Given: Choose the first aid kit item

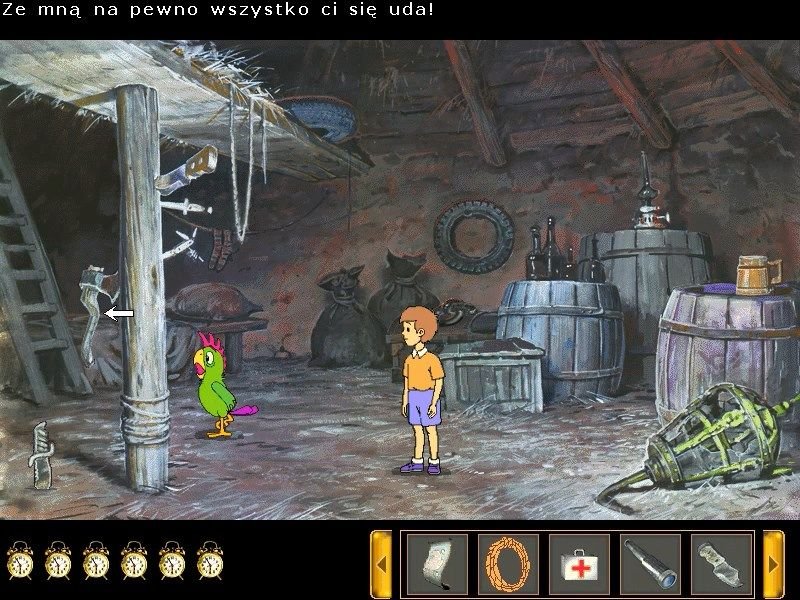Looking at the screenshot, I should coord(579,564).
